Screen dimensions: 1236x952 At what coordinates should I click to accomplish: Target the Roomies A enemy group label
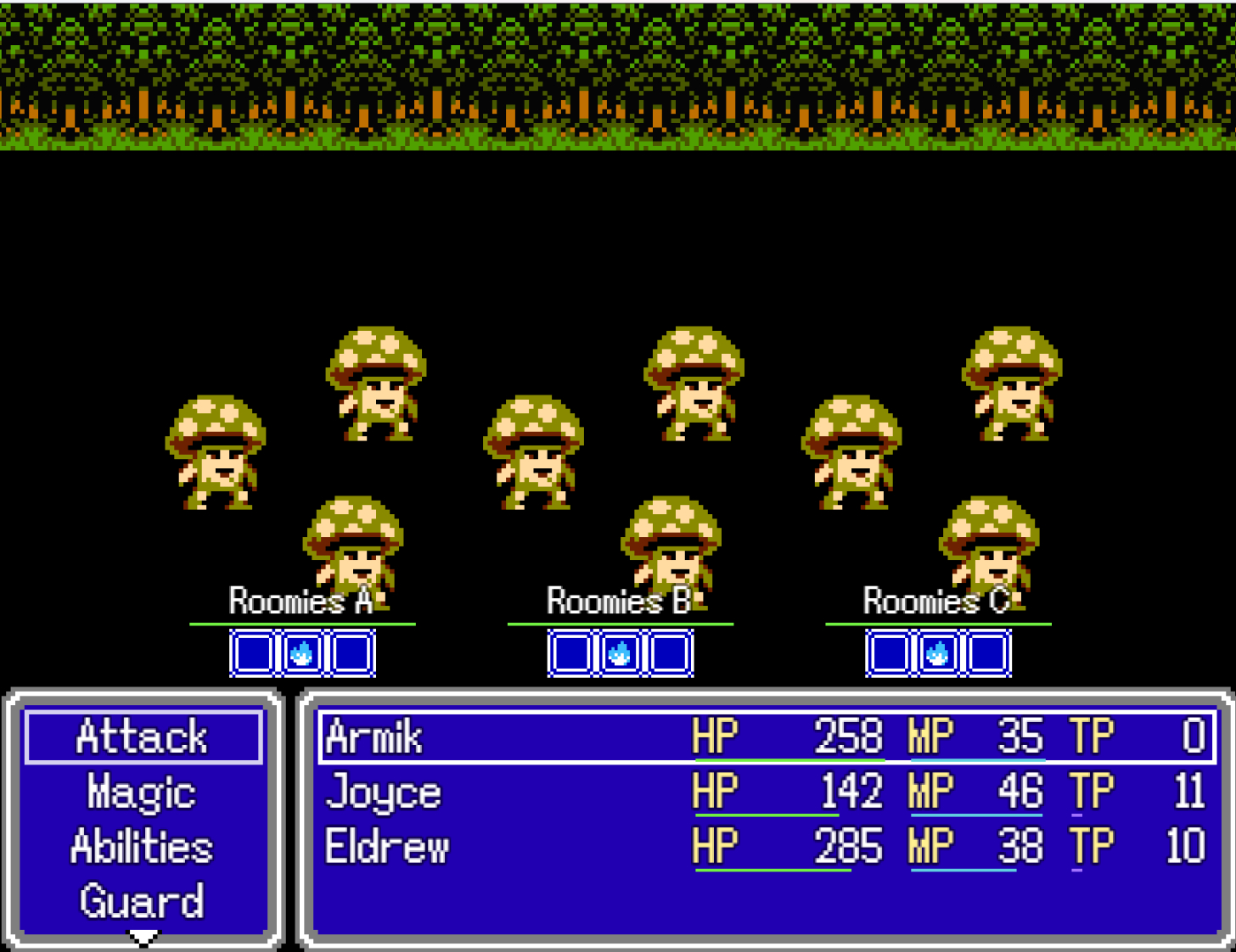(x=301, y=601)
